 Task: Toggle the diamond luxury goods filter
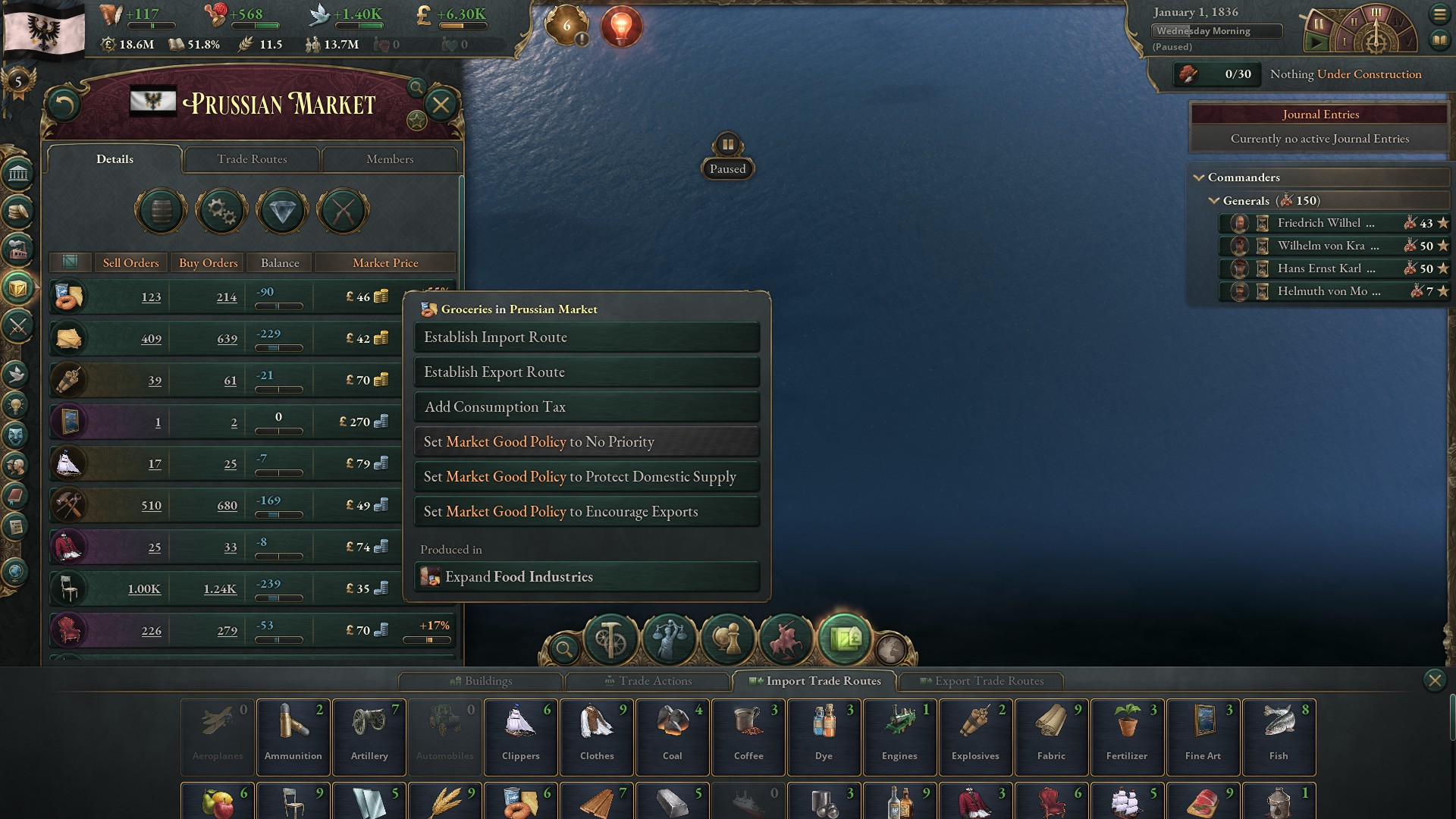(281, 212)
